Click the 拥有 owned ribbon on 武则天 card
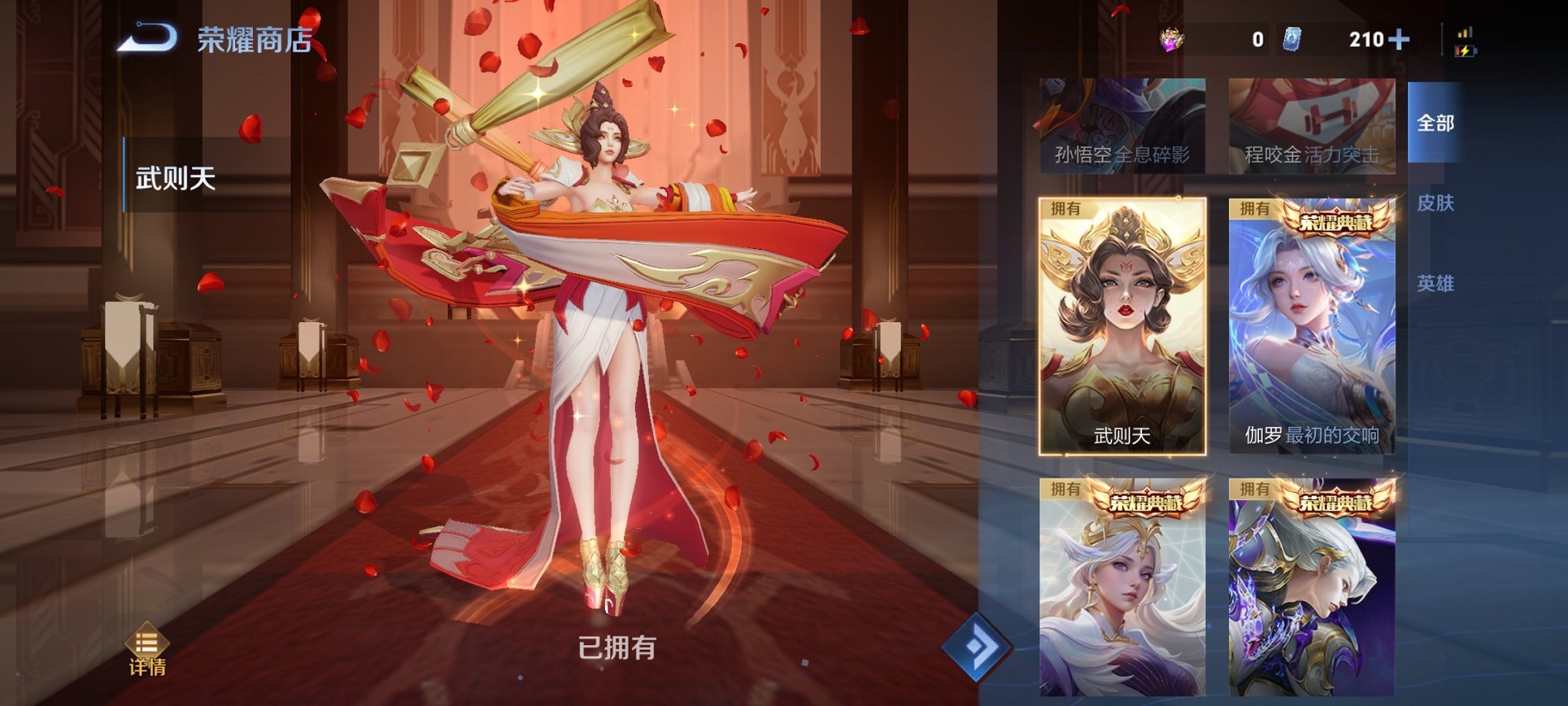This screenshot has height=706, width=1568. (x=1065, y=208)
